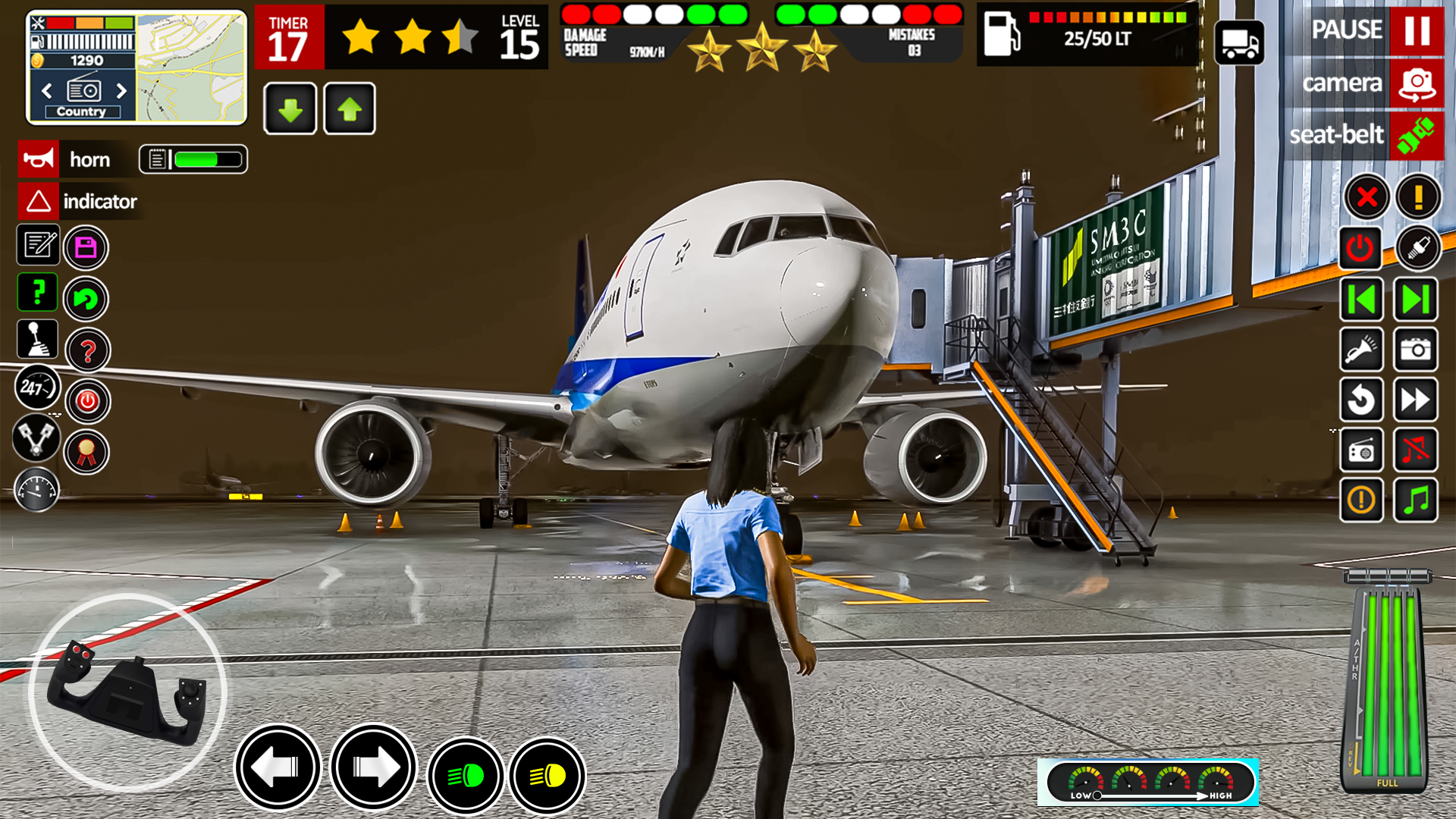
Task: Click the left arrow beside the radio display
Action: click(x=47, y=91)
